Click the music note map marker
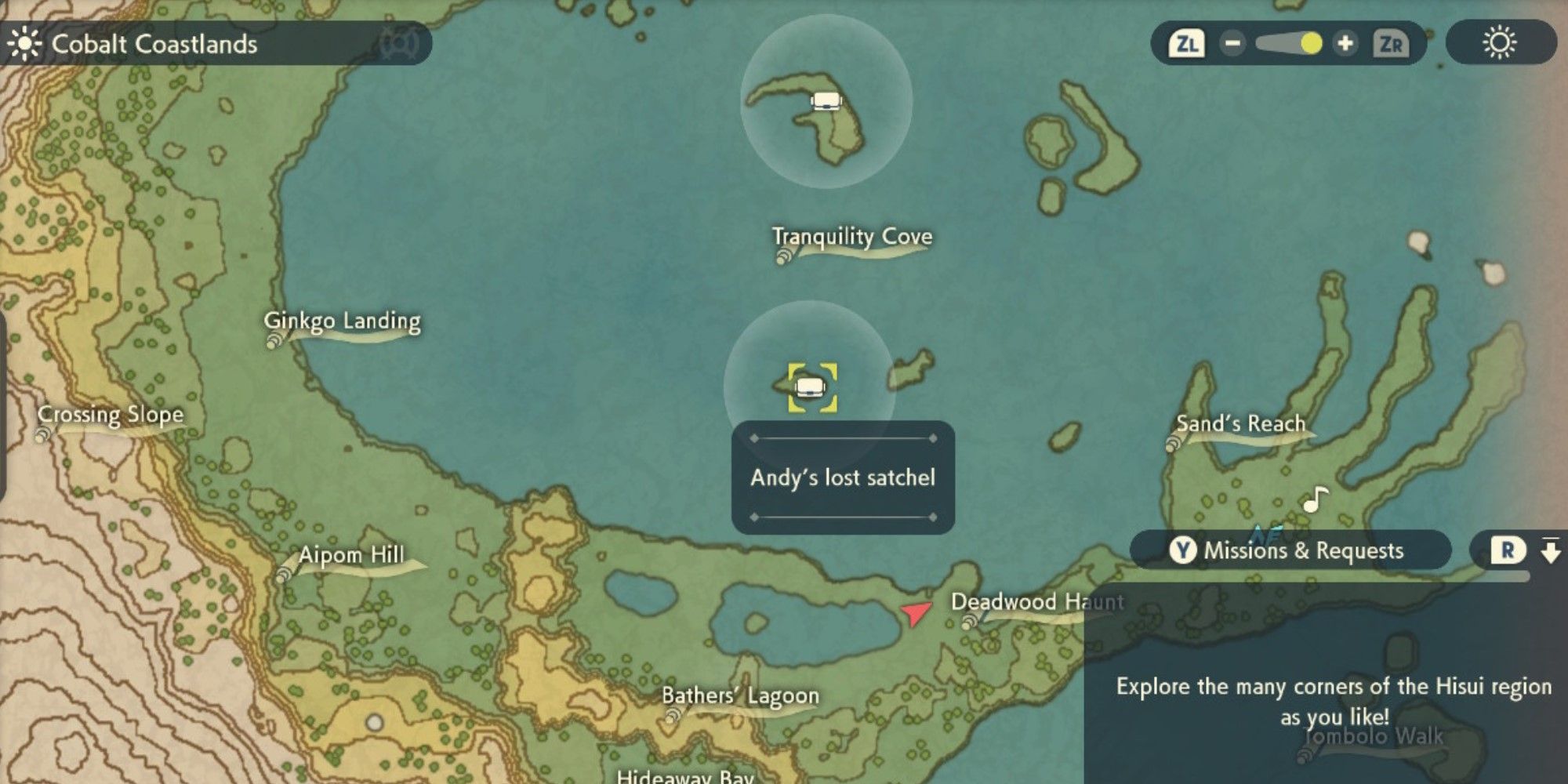This screenshot has width=1568, height=784. pyautogui.click(x=1316, y=499)
